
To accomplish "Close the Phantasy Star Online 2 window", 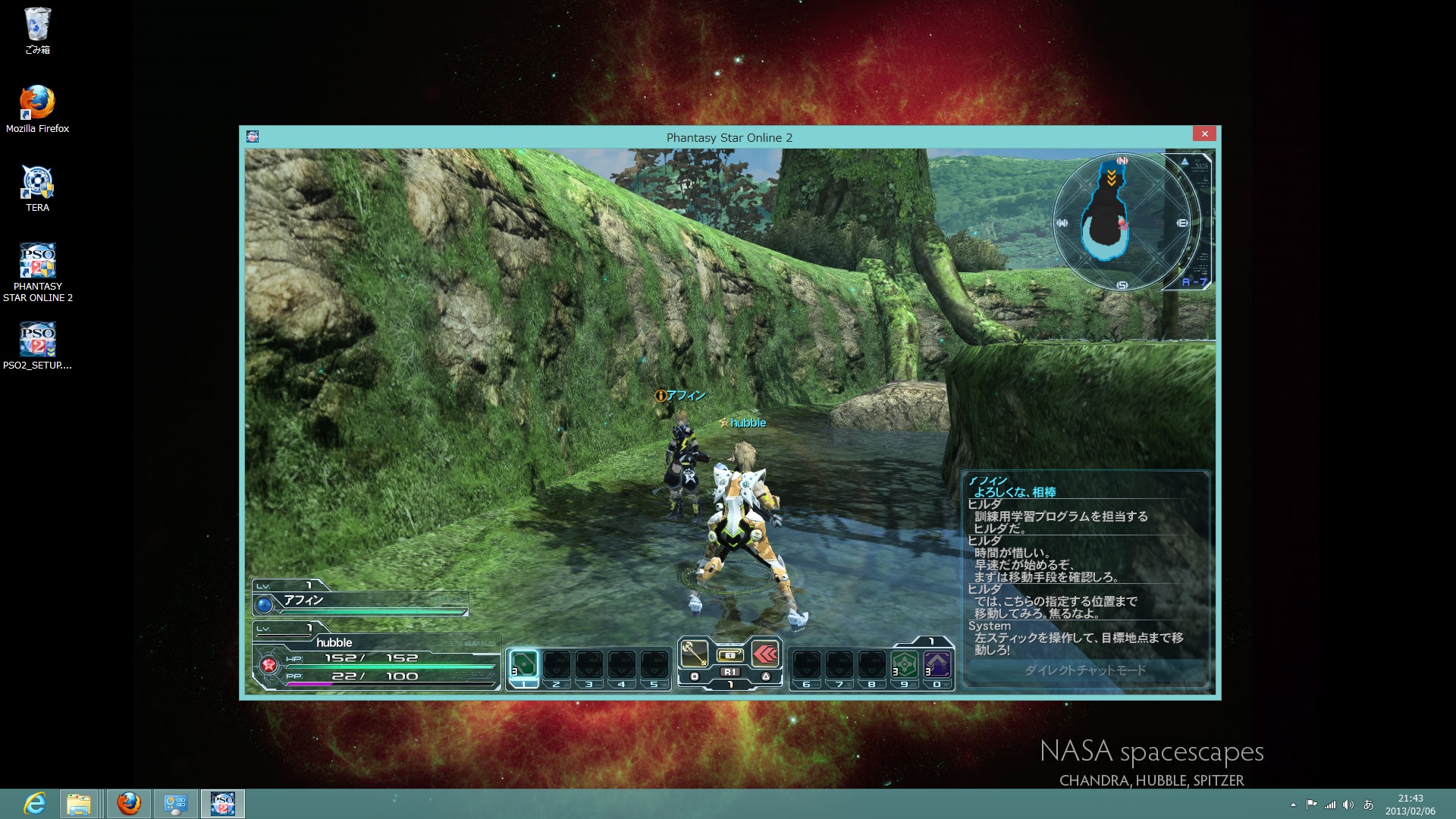I will point(1204,134).
